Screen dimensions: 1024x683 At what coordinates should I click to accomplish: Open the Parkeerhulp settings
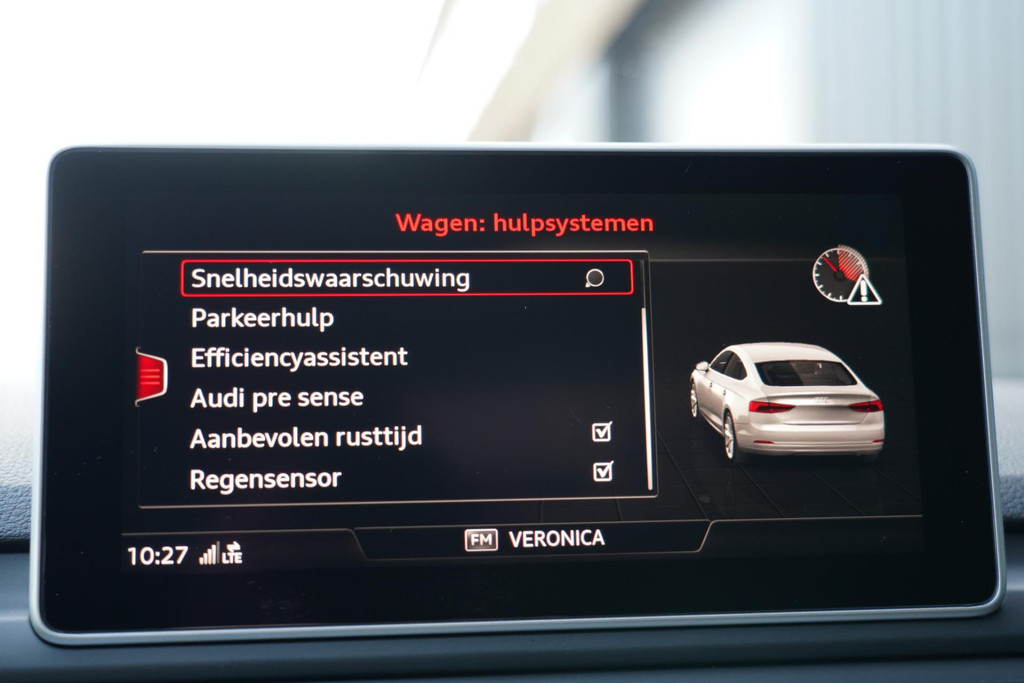[262, 318]
